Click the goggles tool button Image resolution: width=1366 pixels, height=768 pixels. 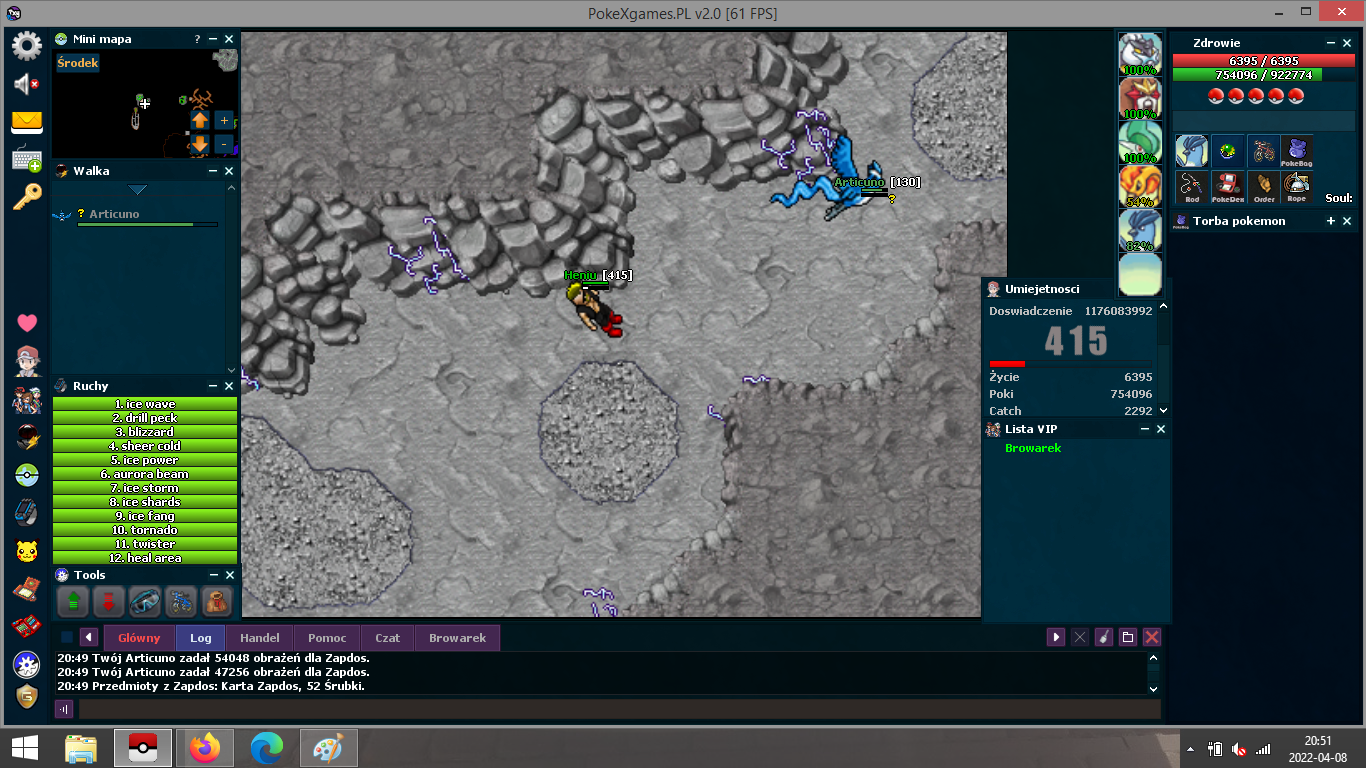pos(144,601)
